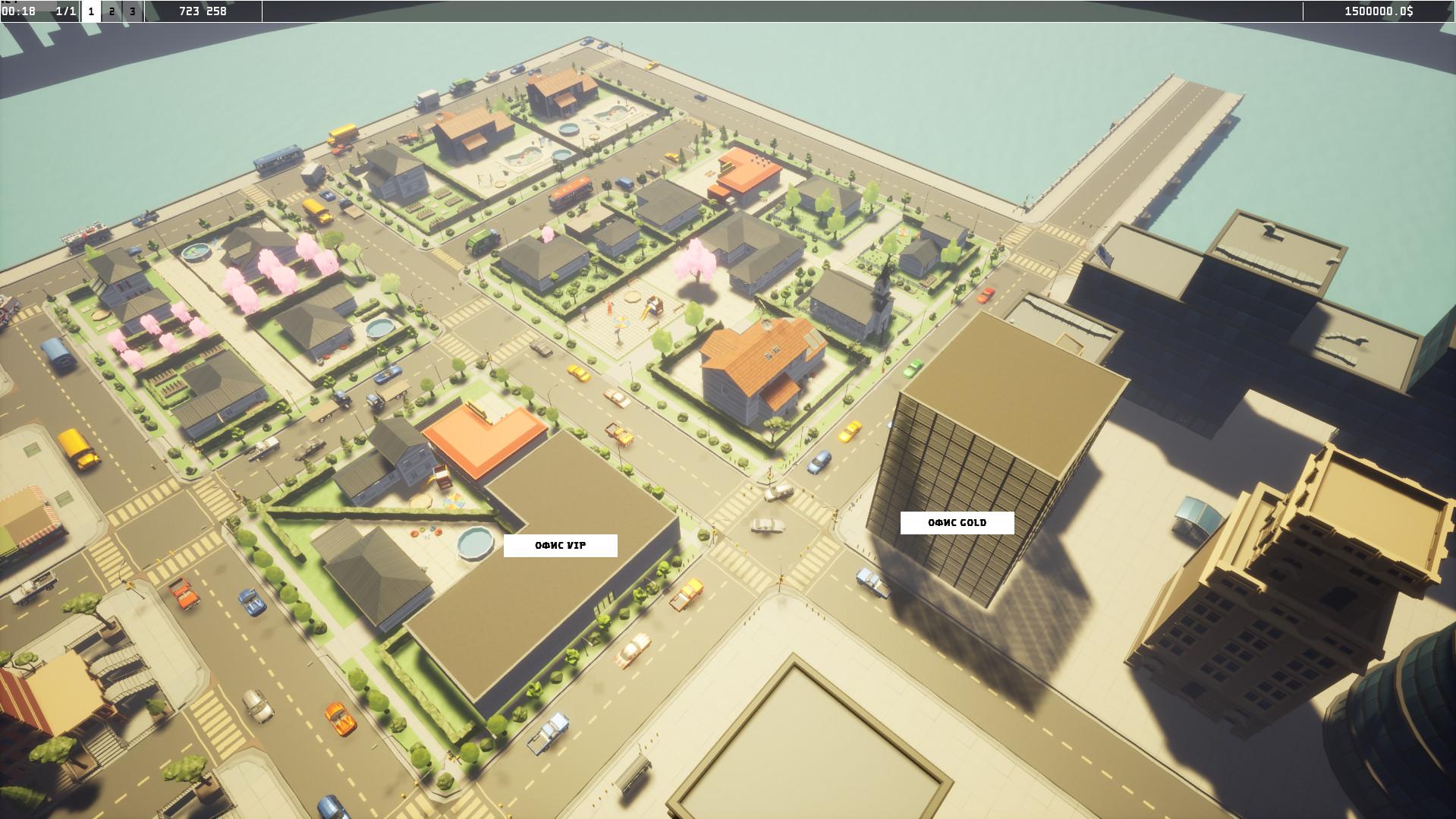Select game speed 1
The height and width of the screenshot is (819, 1456).
pyautogui.click(x=91, y=11)
